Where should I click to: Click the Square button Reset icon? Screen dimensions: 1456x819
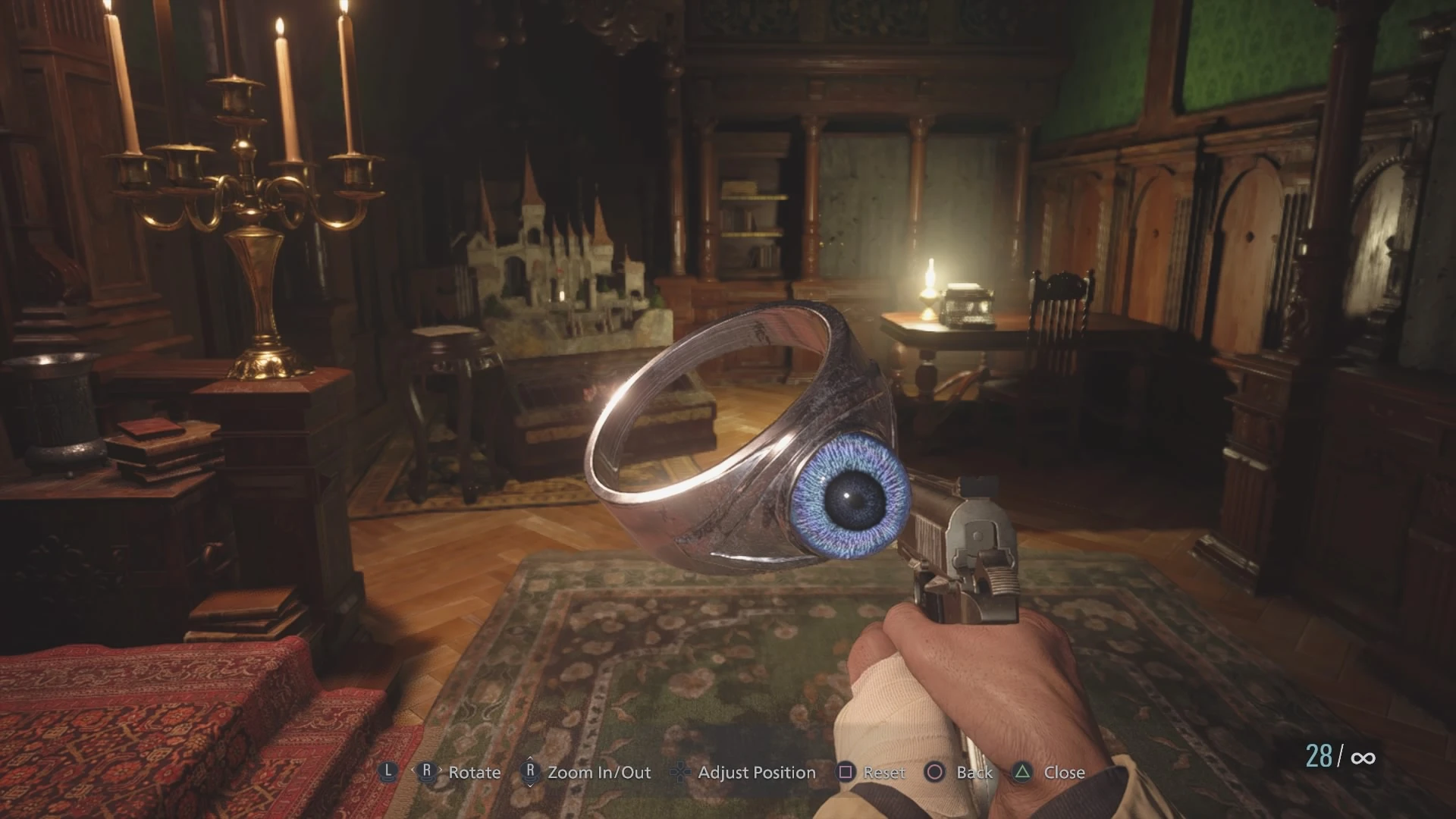pos(844,772)
